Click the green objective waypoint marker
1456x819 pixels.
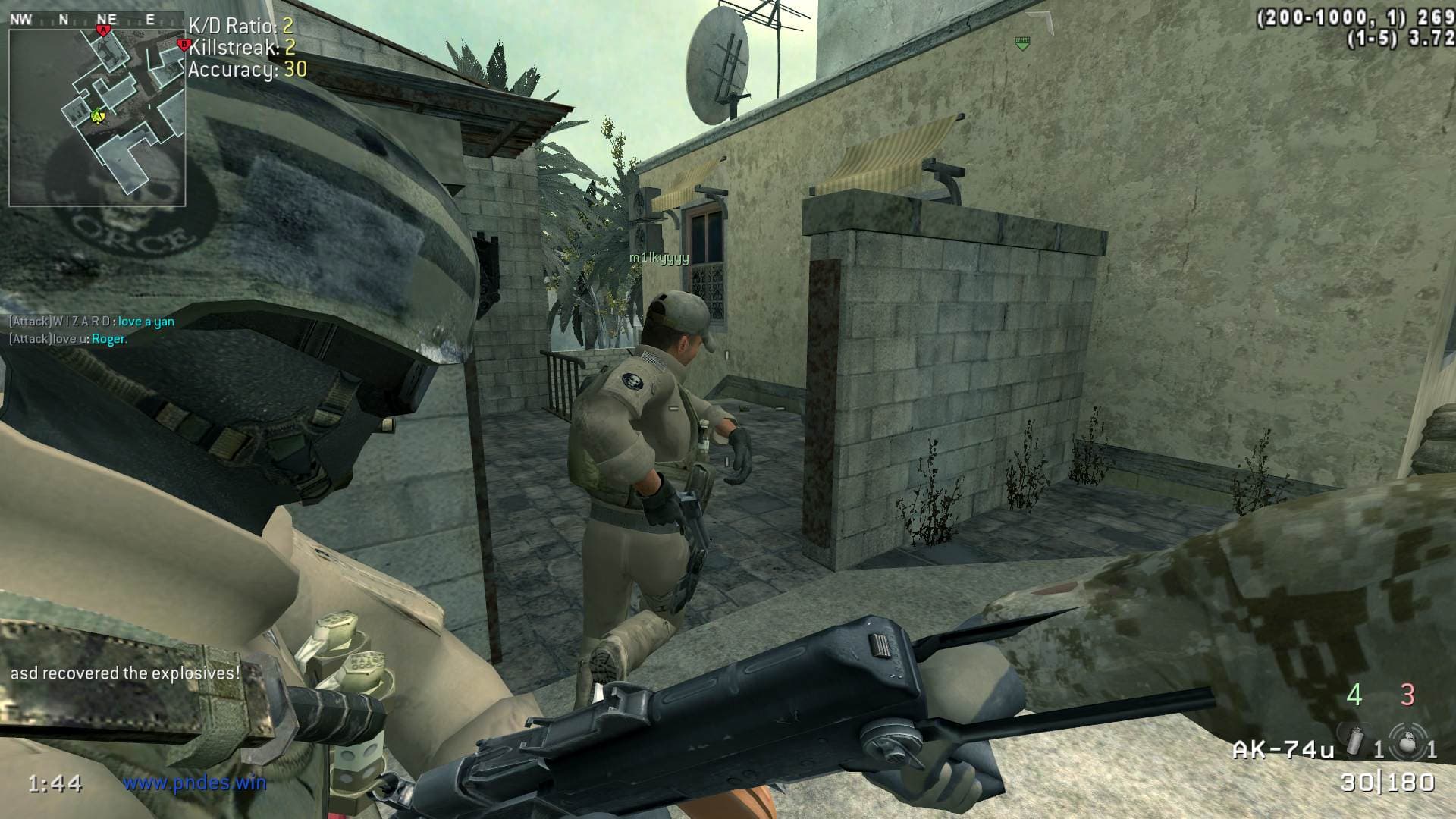tap(1022, 43)
